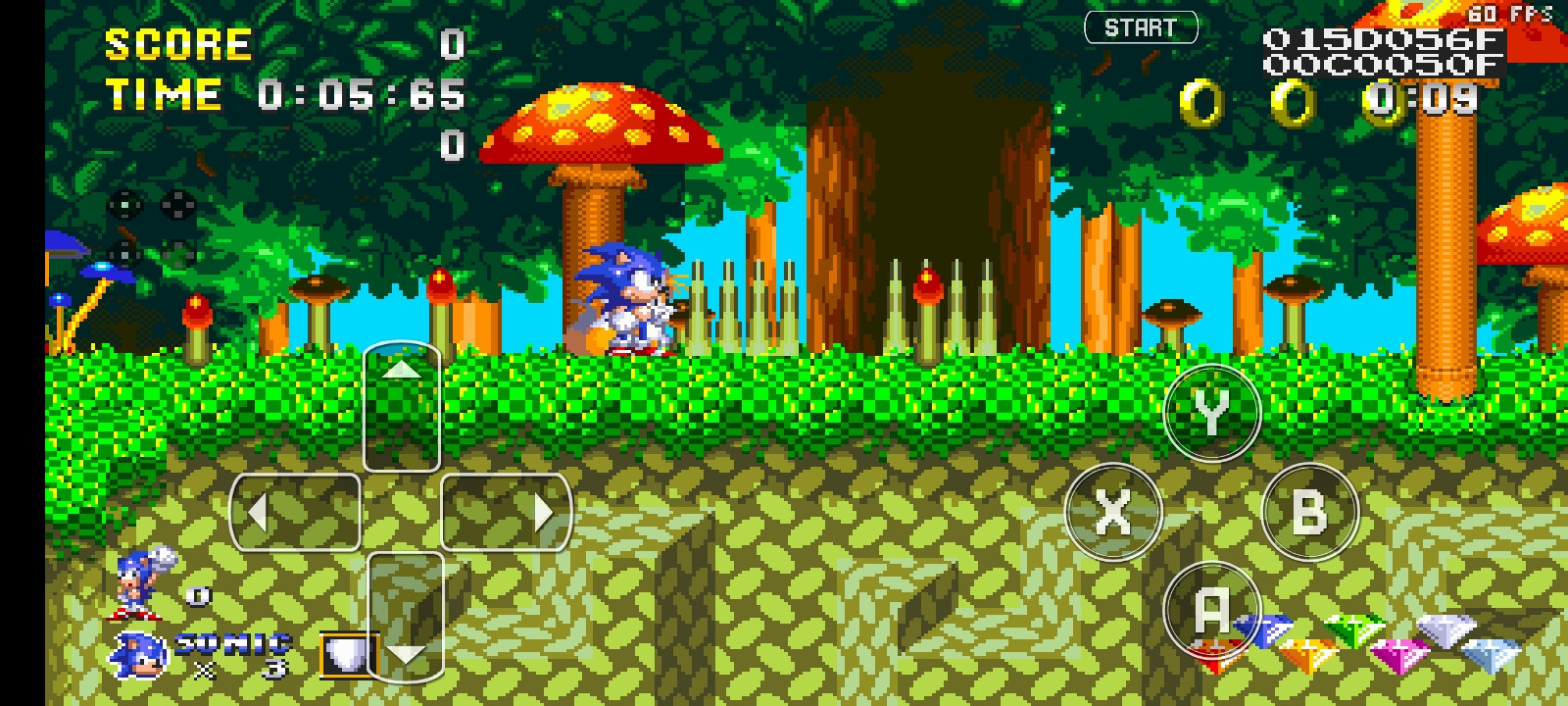Tap the silver Chaos Emerald
Viewport: 1568px width, 706px height.
tap(1445, 630)
